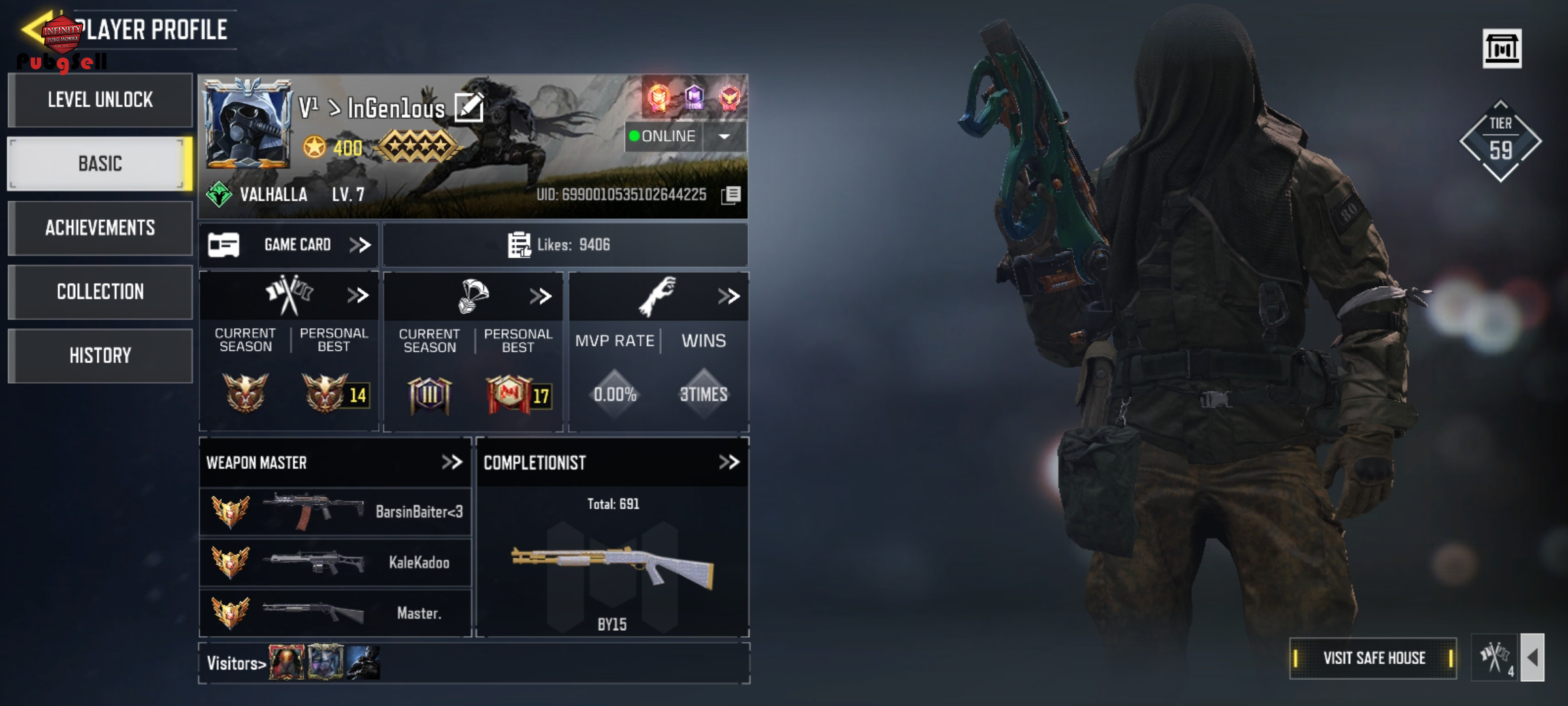
Task: Copy the UID with the copy icon
Action: point(731,195)
